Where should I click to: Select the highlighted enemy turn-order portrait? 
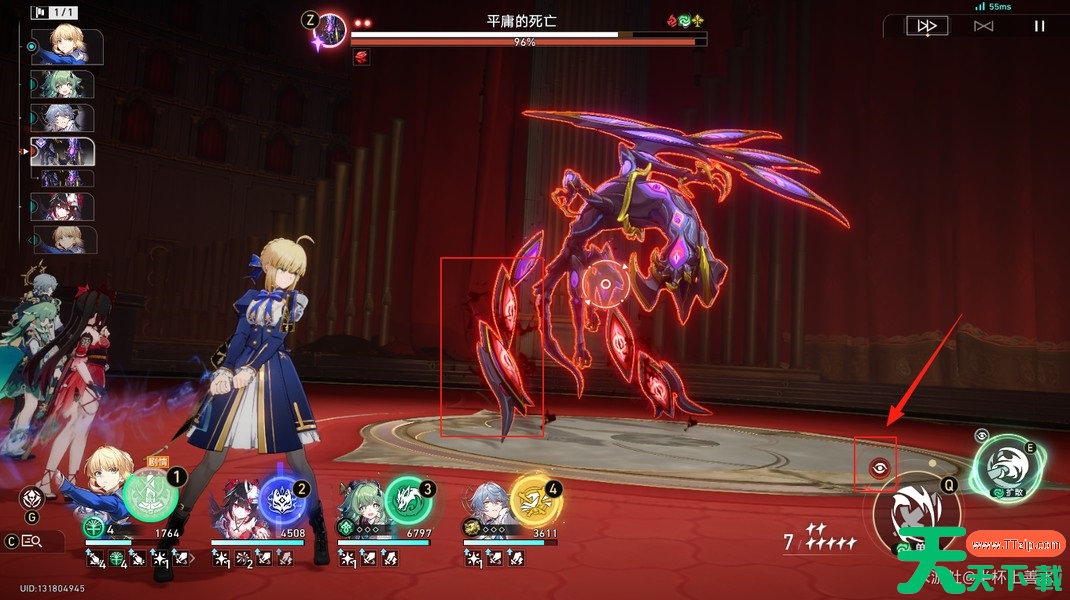[x=63, y=152]
